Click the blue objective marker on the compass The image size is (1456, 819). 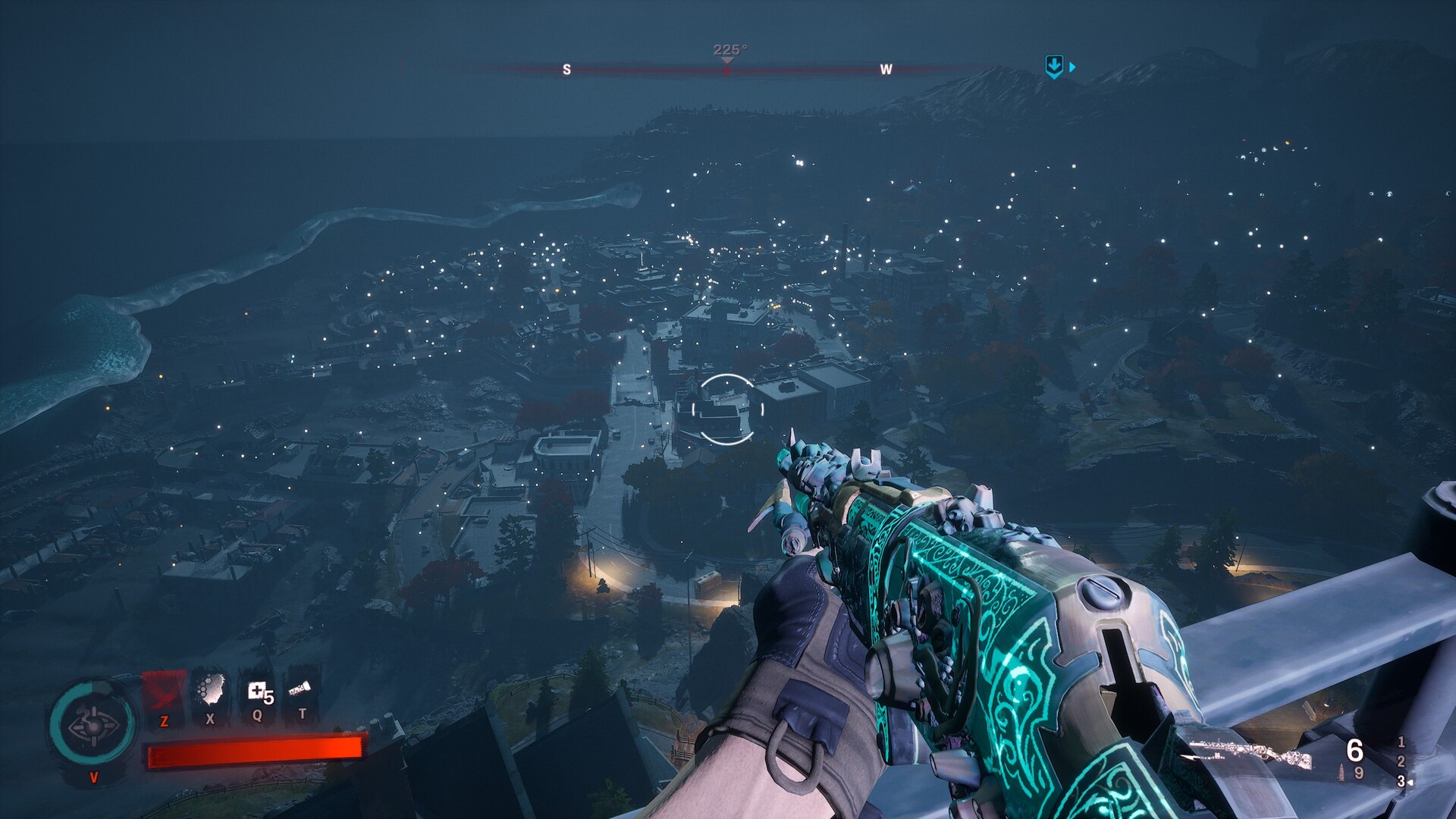[x=1054, y=67]
